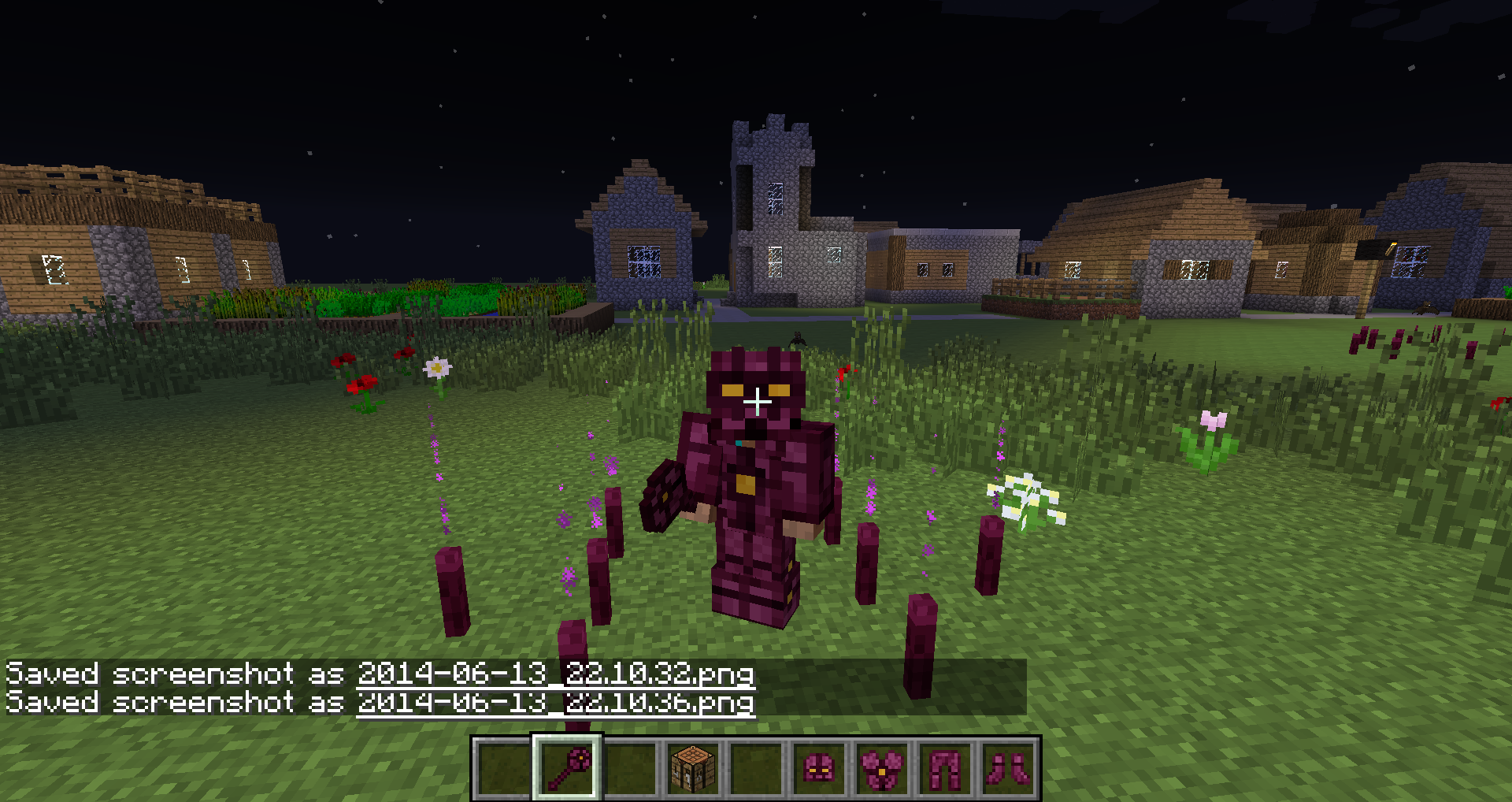Click the white daisy flower on the left
Viewport: 1512px width, 802px height.
click(x=439, y=367)
